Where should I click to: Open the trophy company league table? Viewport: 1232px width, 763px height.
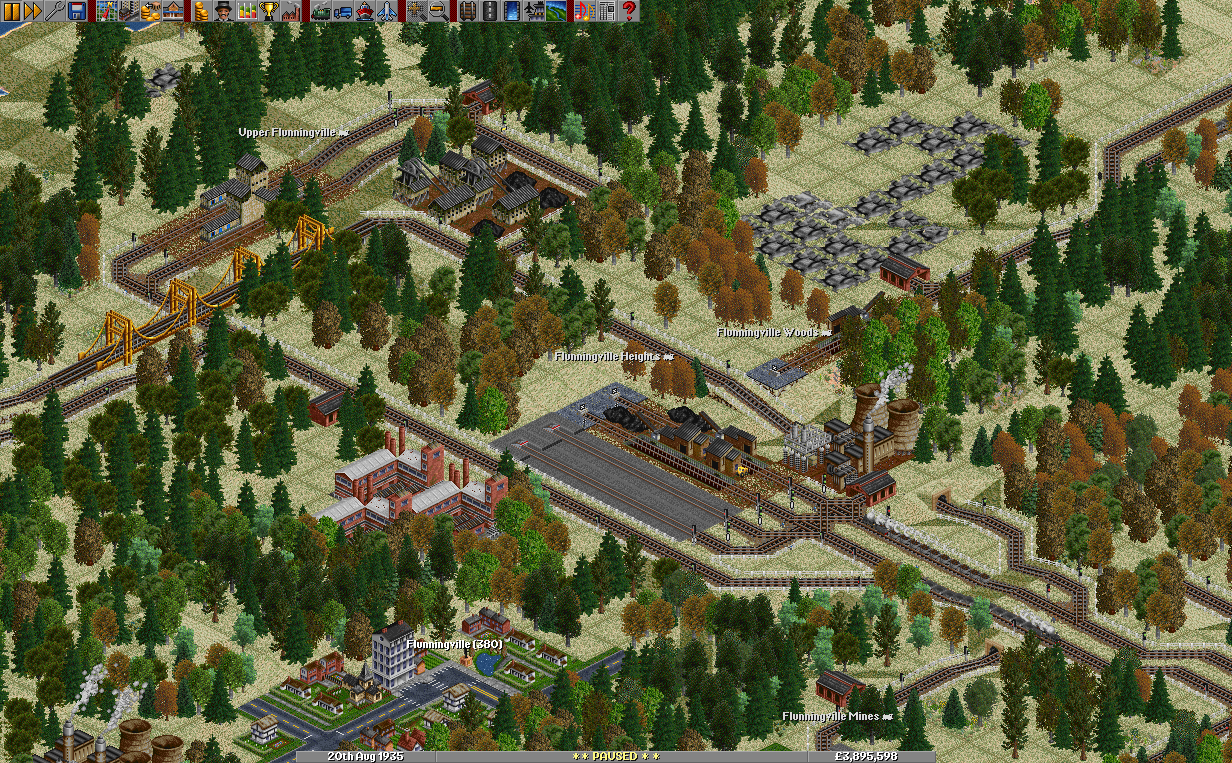pos(269,11)
